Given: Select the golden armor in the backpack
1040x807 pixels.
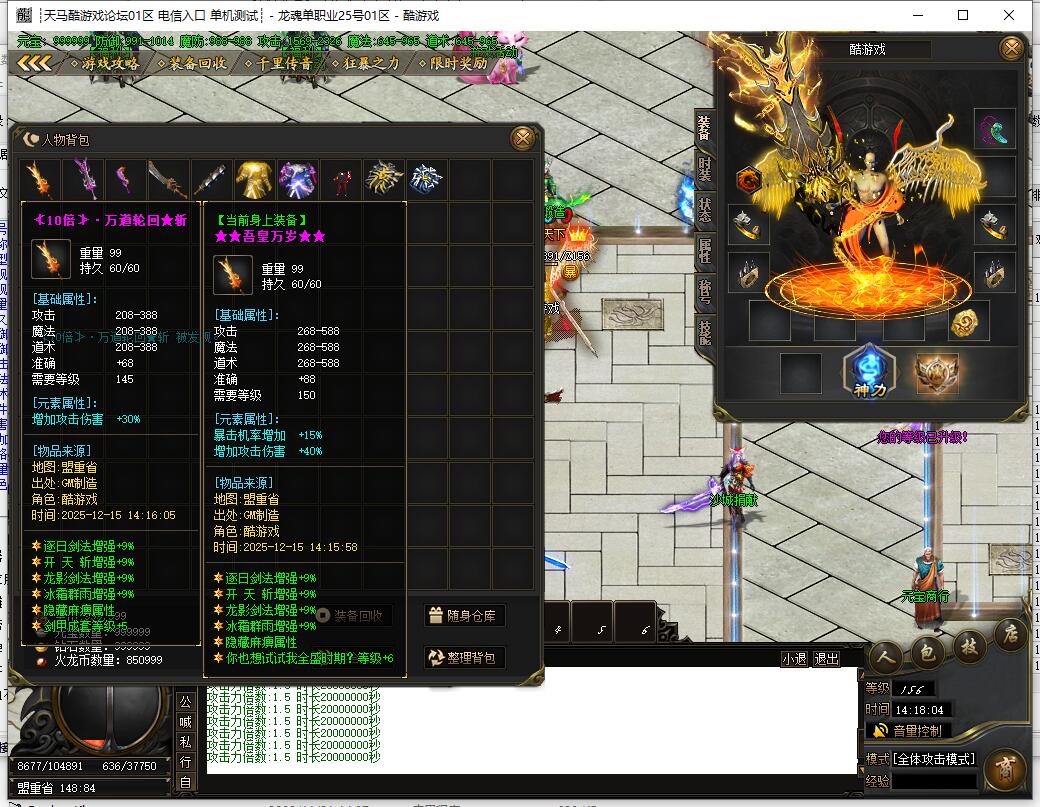Looking at the screenshot, I should tap(254, 180).
